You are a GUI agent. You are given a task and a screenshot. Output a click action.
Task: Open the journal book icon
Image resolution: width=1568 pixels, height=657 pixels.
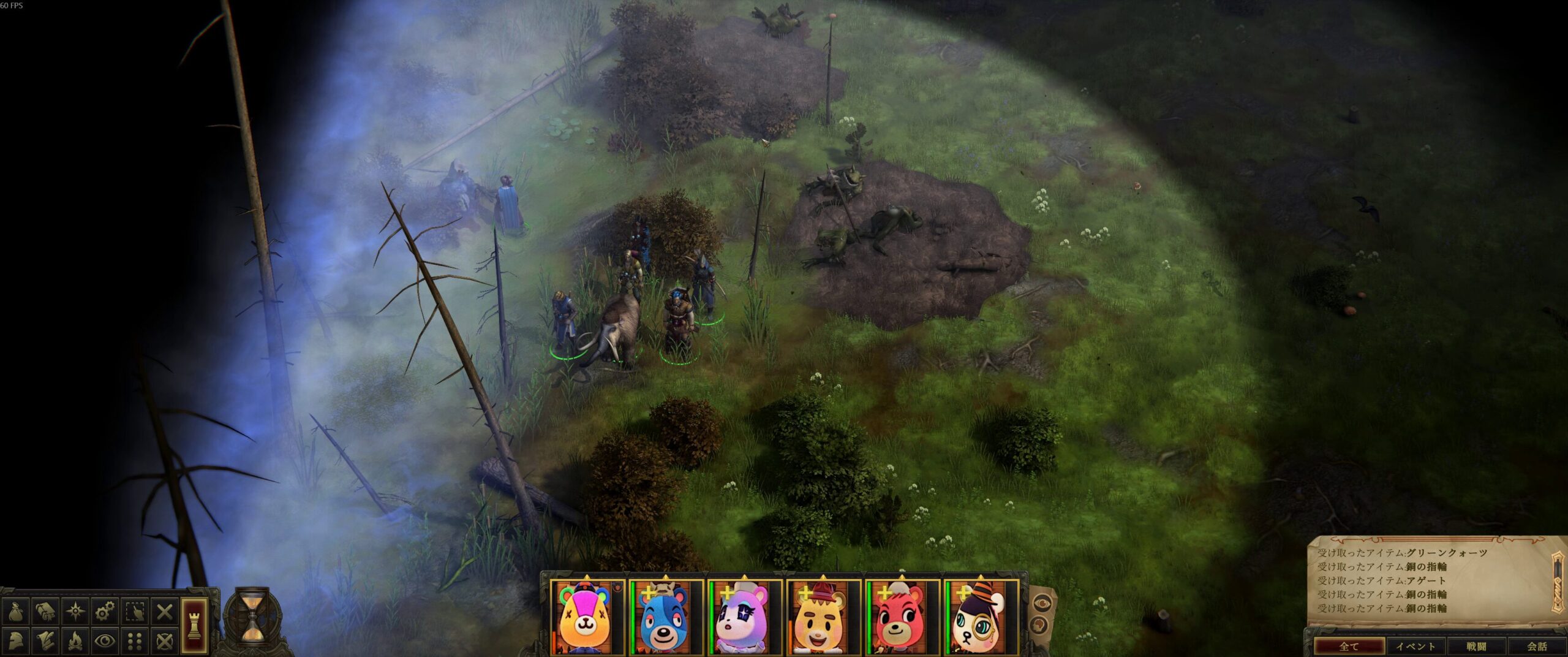[x=45, y=611]
